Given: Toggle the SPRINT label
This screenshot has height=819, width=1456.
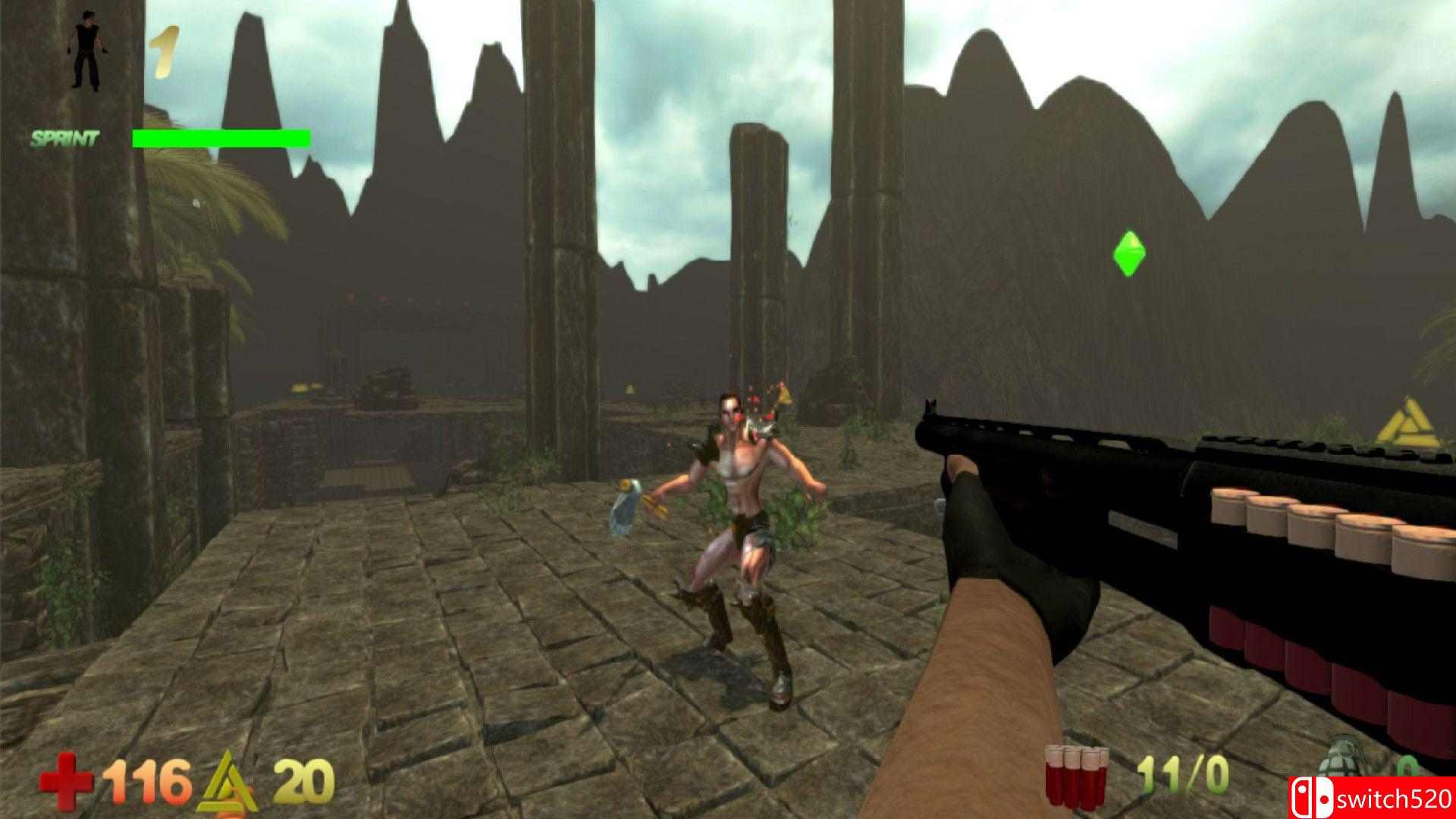Looking at the screenshot, I should pyautogui.click(x=64, y=138).
